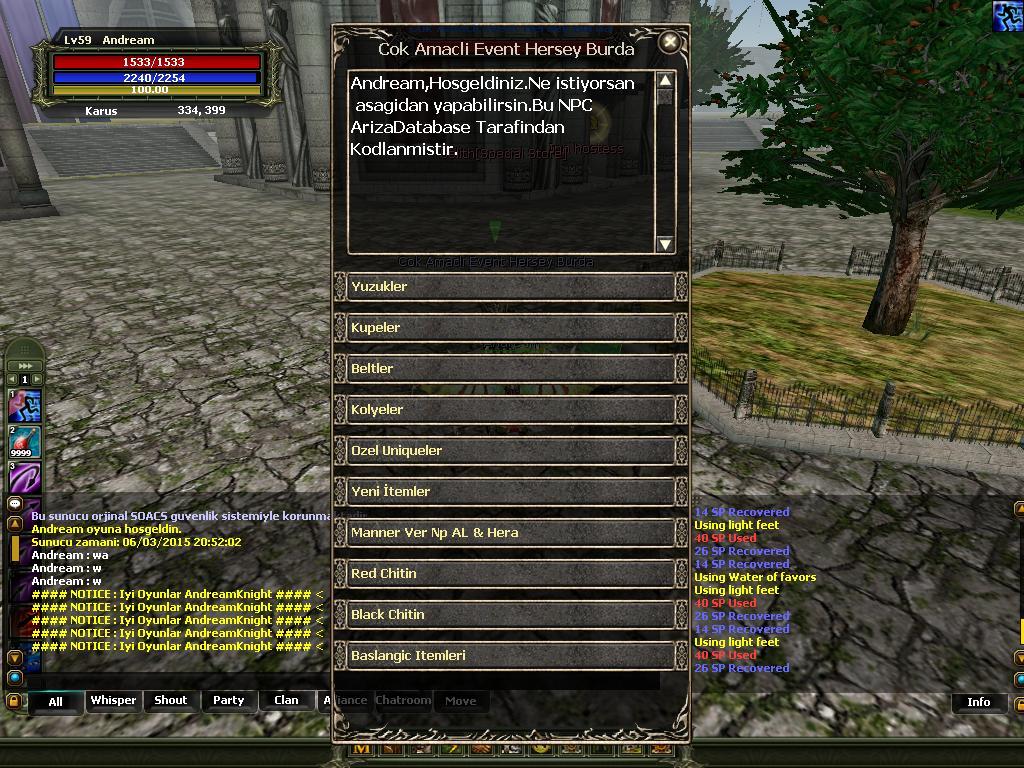1024x768 pixels.
Task: Click the Info button
Action: click(x=978, y=702)
